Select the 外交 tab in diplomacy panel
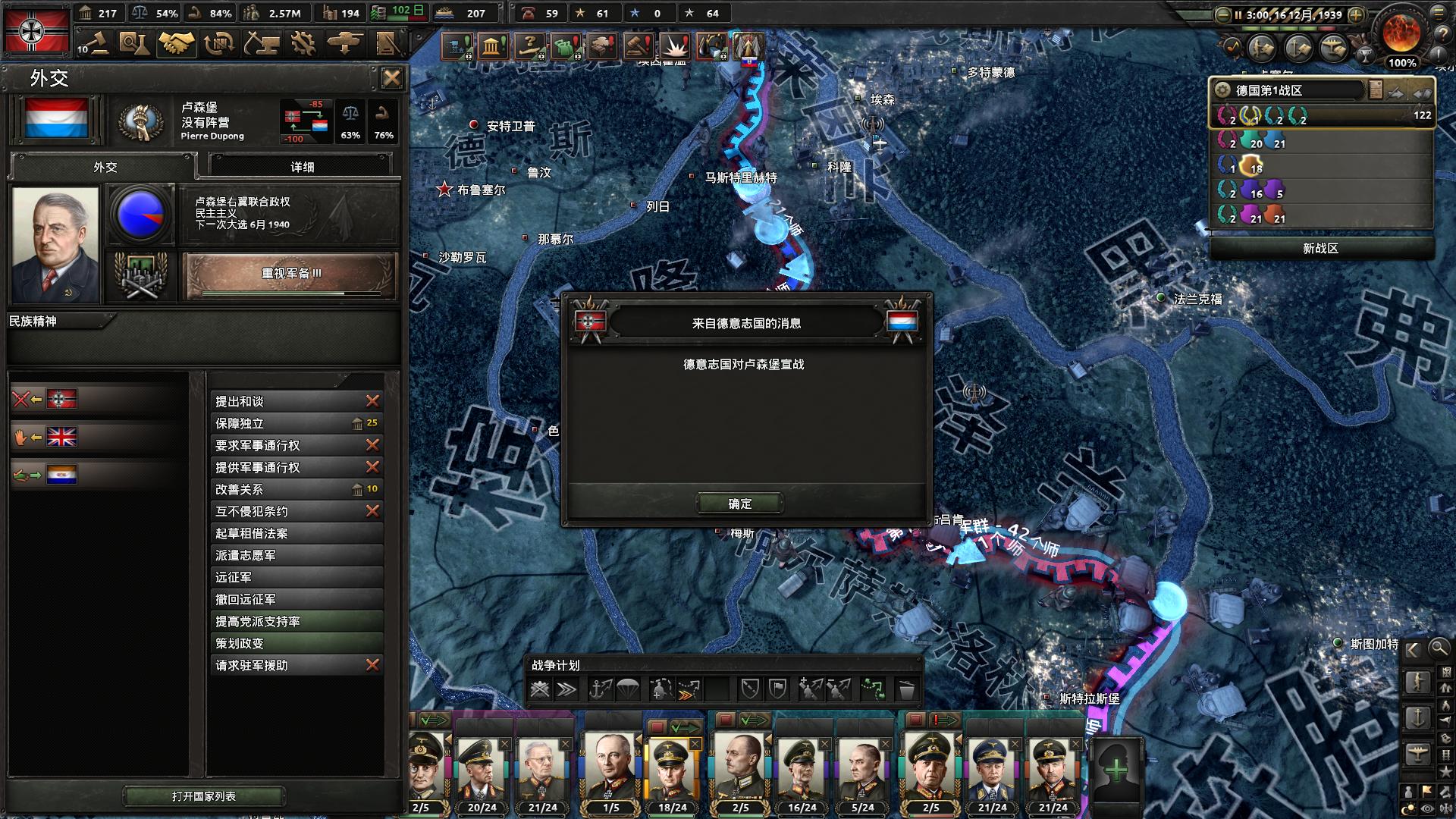 pyautogui.click(x=105, y=167)
